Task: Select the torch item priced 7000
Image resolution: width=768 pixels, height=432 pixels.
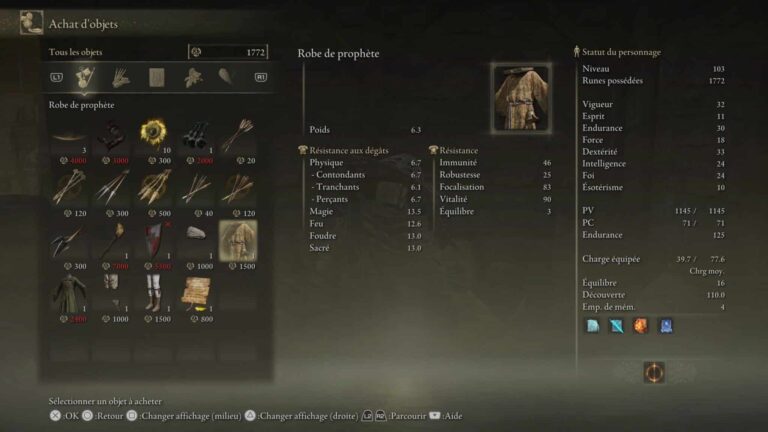Action: tap(111, 241)
